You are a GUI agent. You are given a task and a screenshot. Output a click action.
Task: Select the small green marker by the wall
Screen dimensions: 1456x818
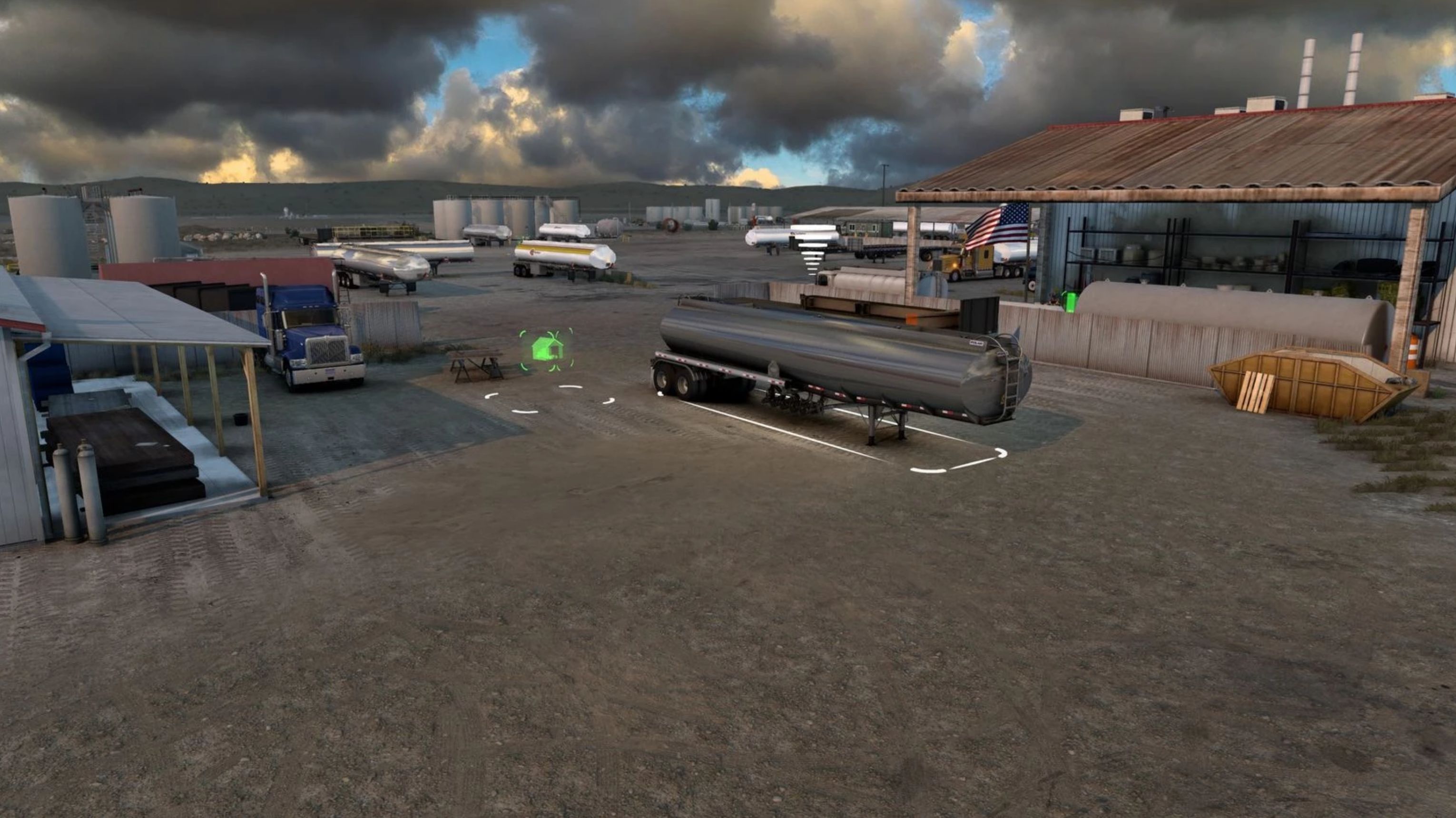[x=1068, y=302]
